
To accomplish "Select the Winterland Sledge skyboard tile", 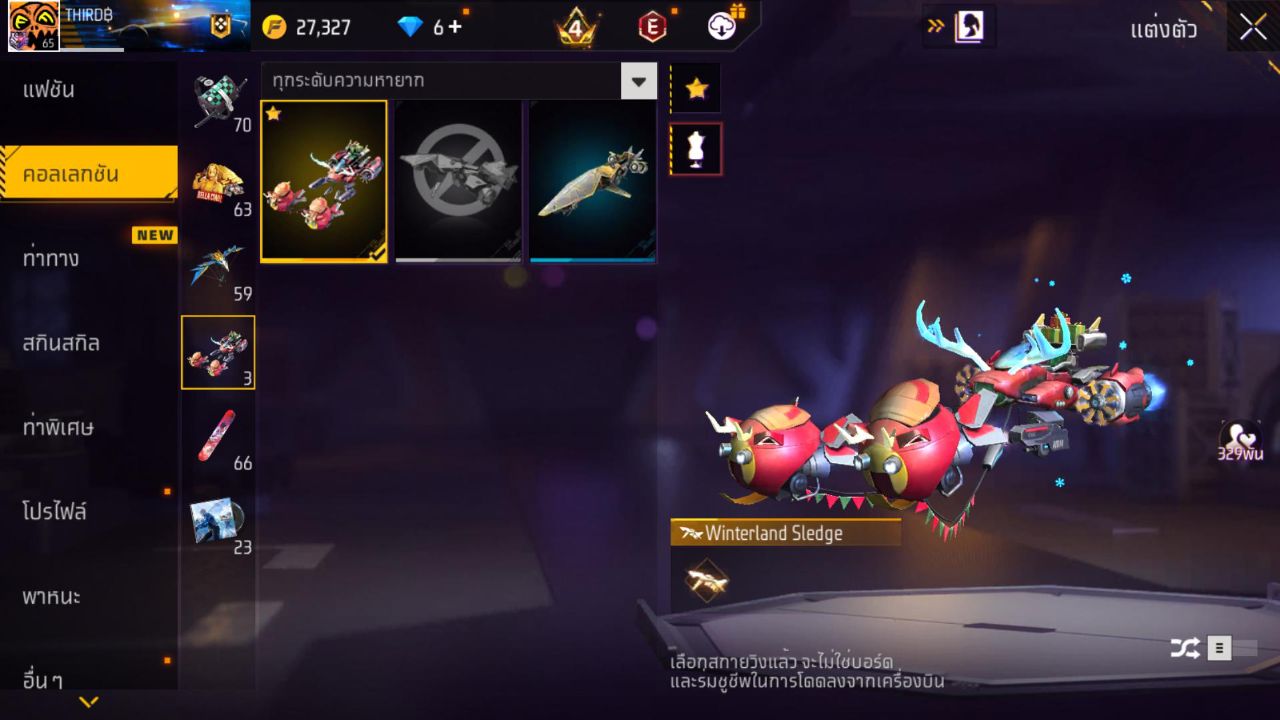I will pyautogui.click(x=324, y=181).
